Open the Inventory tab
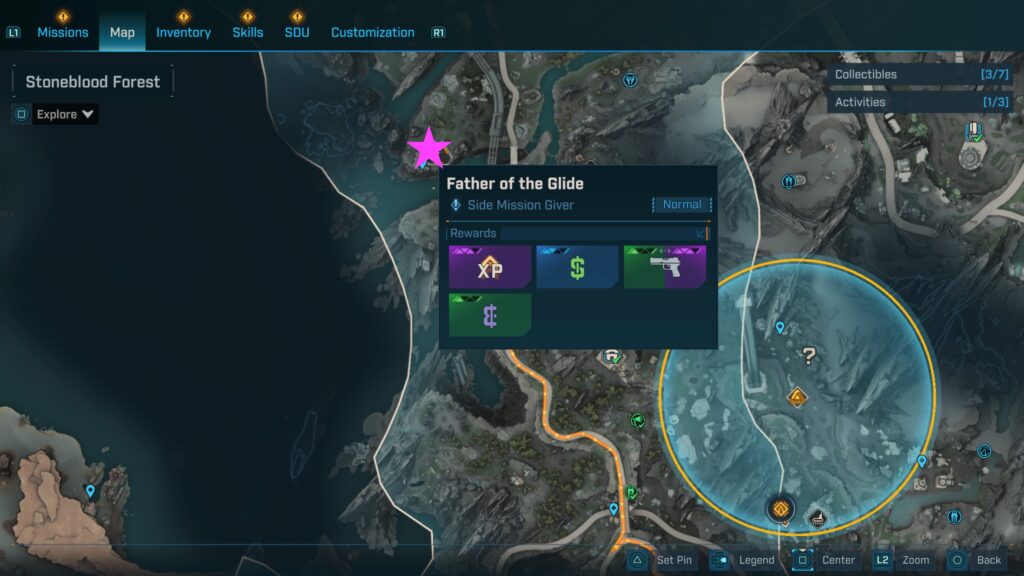 (183, 32)
